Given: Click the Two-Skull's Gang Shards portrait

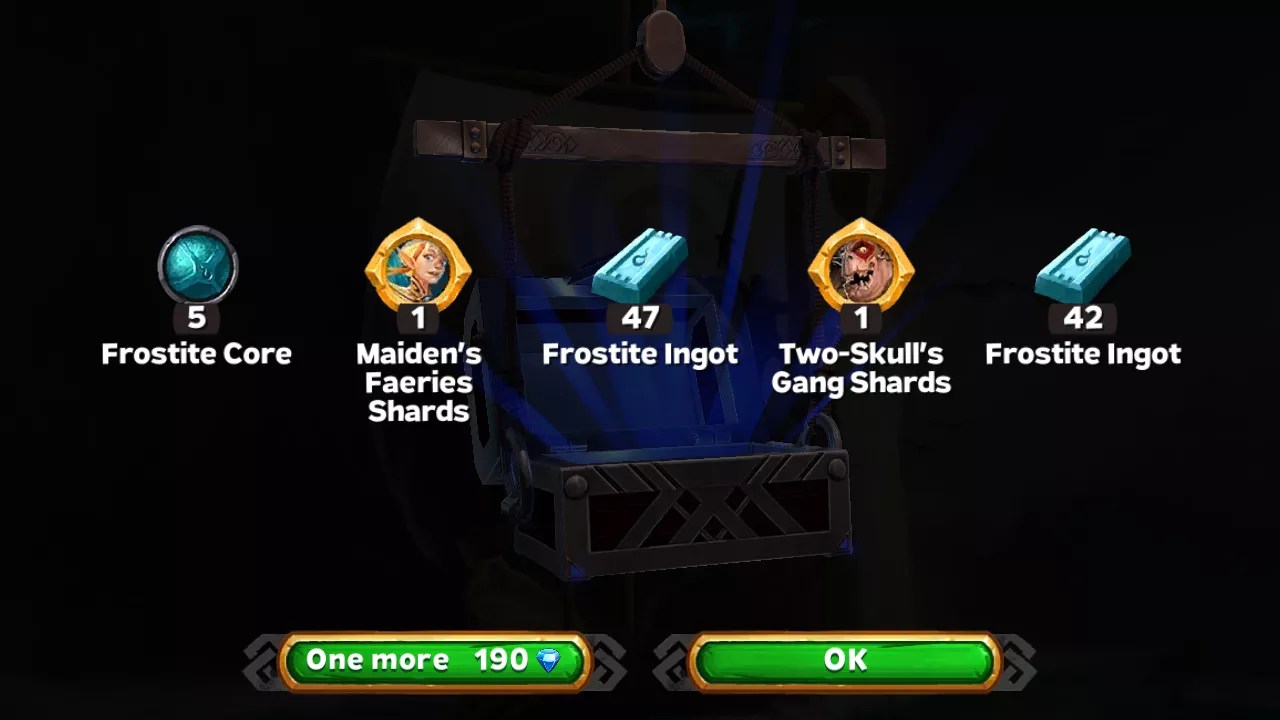Looking at the screenshot, I should pos(861,263).
